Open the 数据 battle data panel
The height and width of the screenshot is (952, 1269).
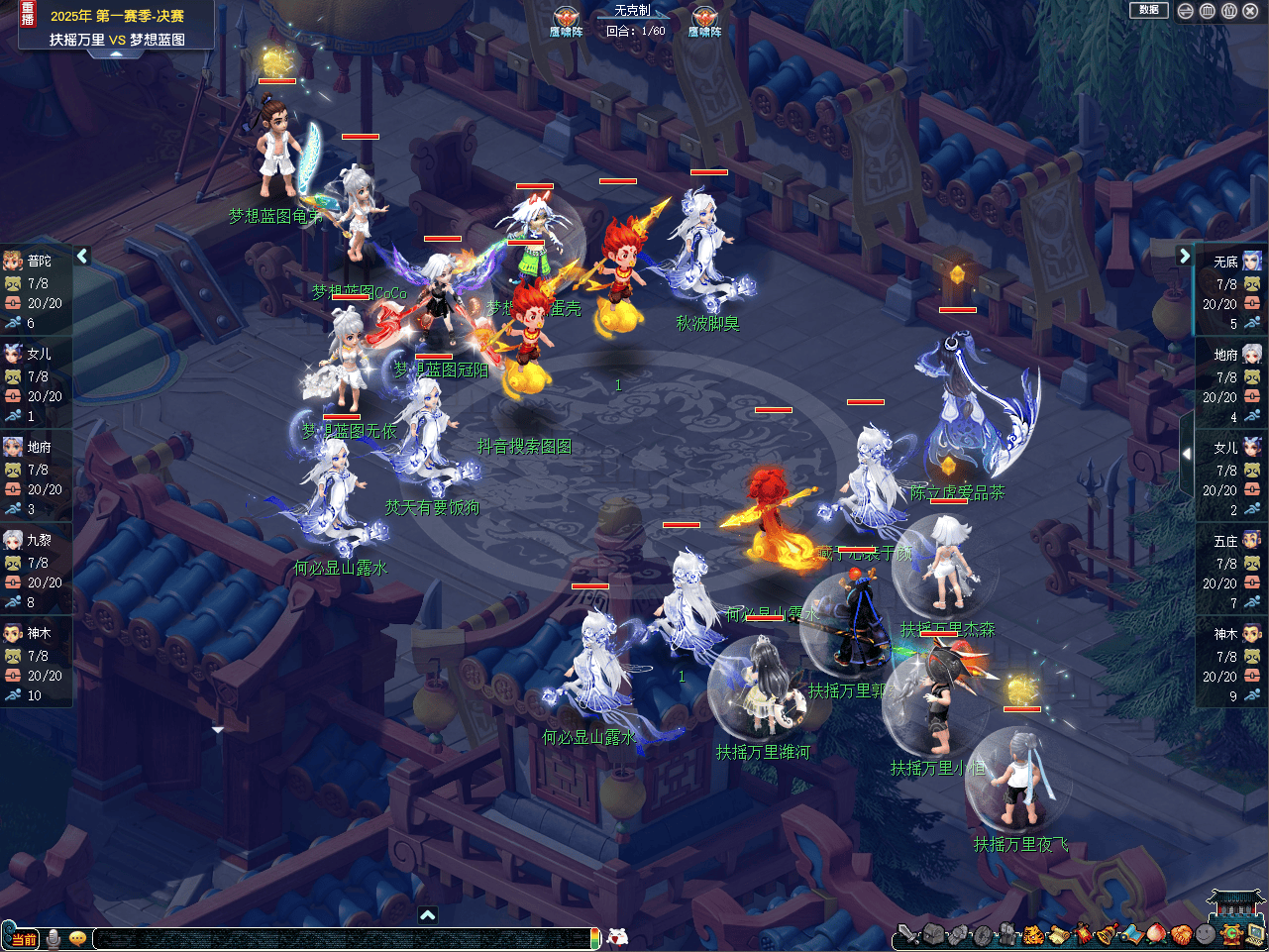[1148, 10]
